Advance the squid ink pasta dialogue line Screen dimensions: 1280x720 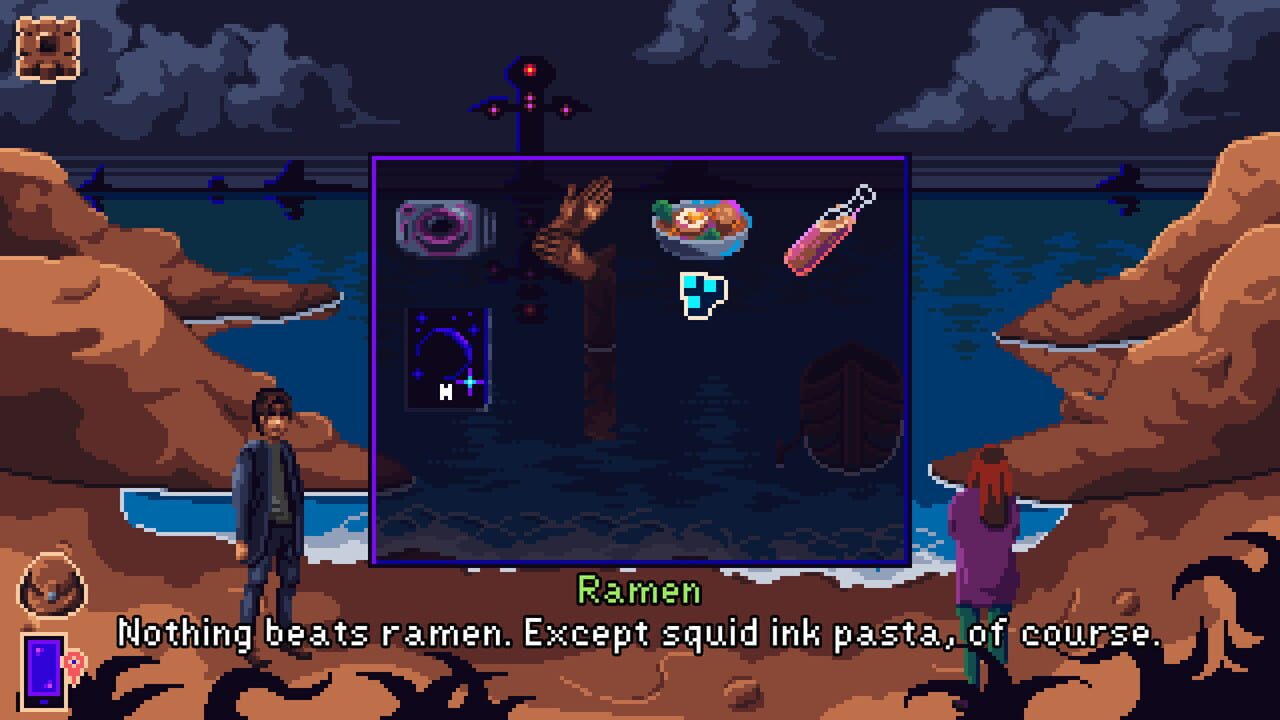(640, 630)
